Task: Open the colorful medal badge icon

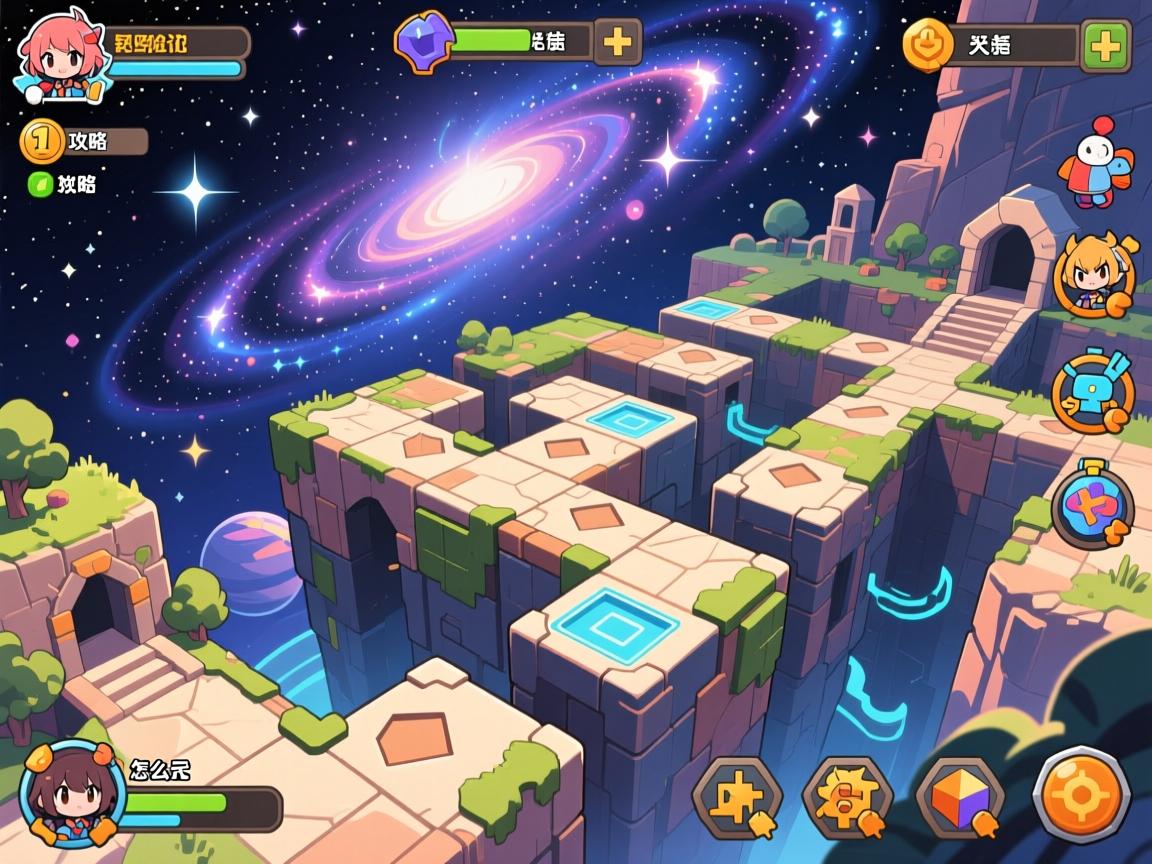Action: (1092, 507)
